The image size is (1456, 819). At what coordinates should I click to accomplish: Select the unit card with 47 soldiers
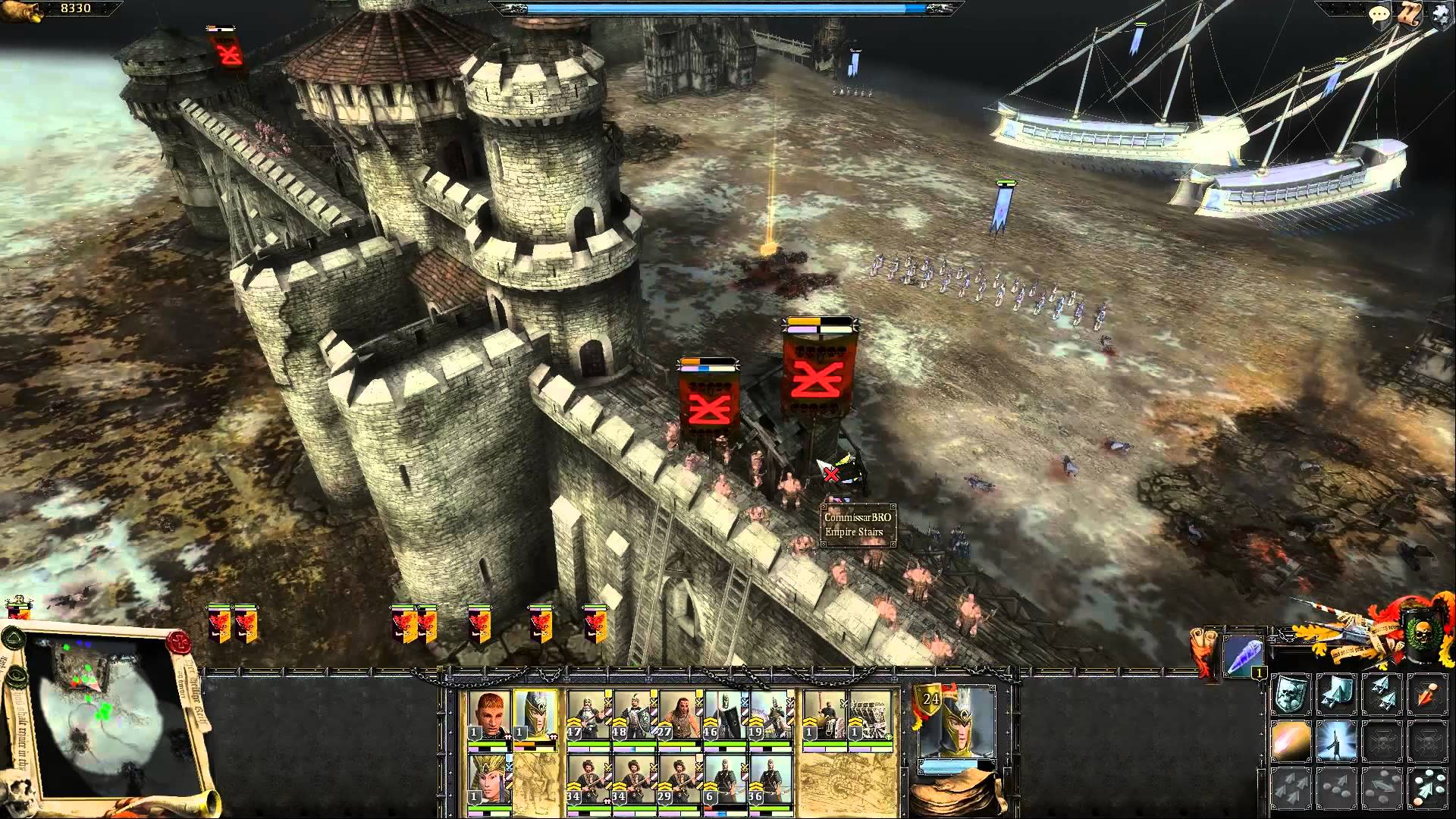click(589, 717)
